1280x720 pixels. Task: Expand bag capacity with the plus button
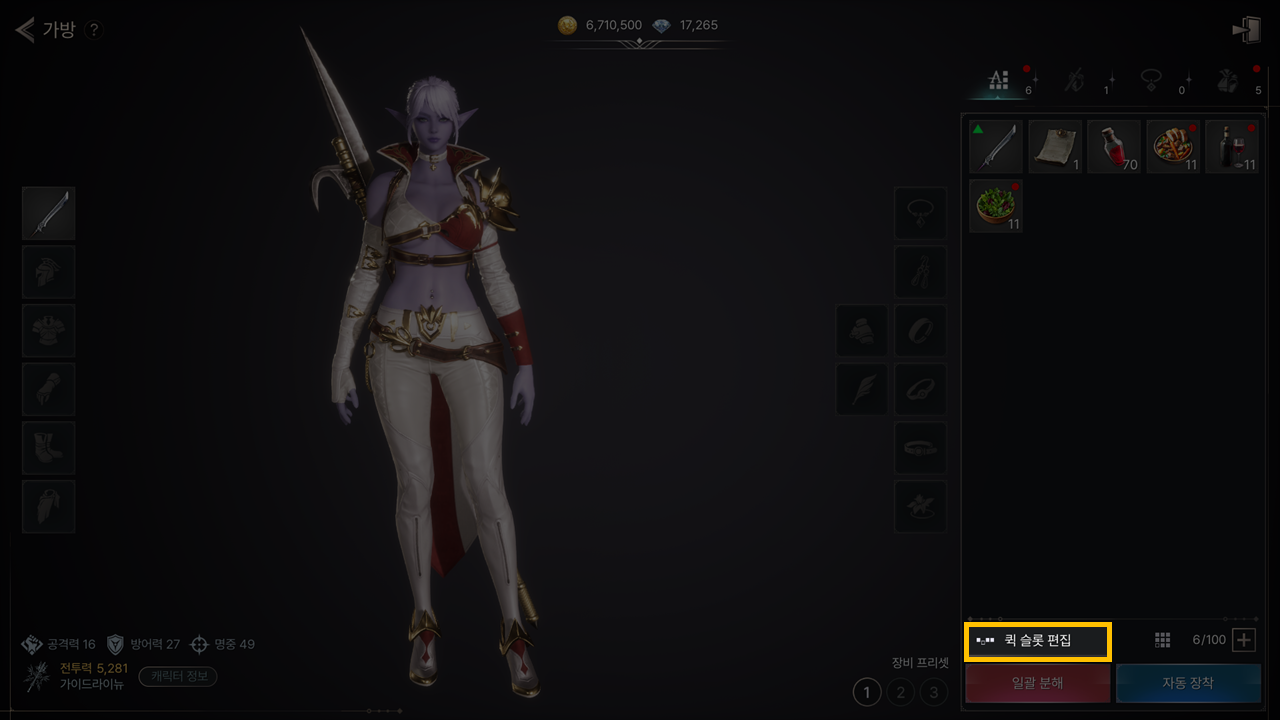(x=1244, y=640)
